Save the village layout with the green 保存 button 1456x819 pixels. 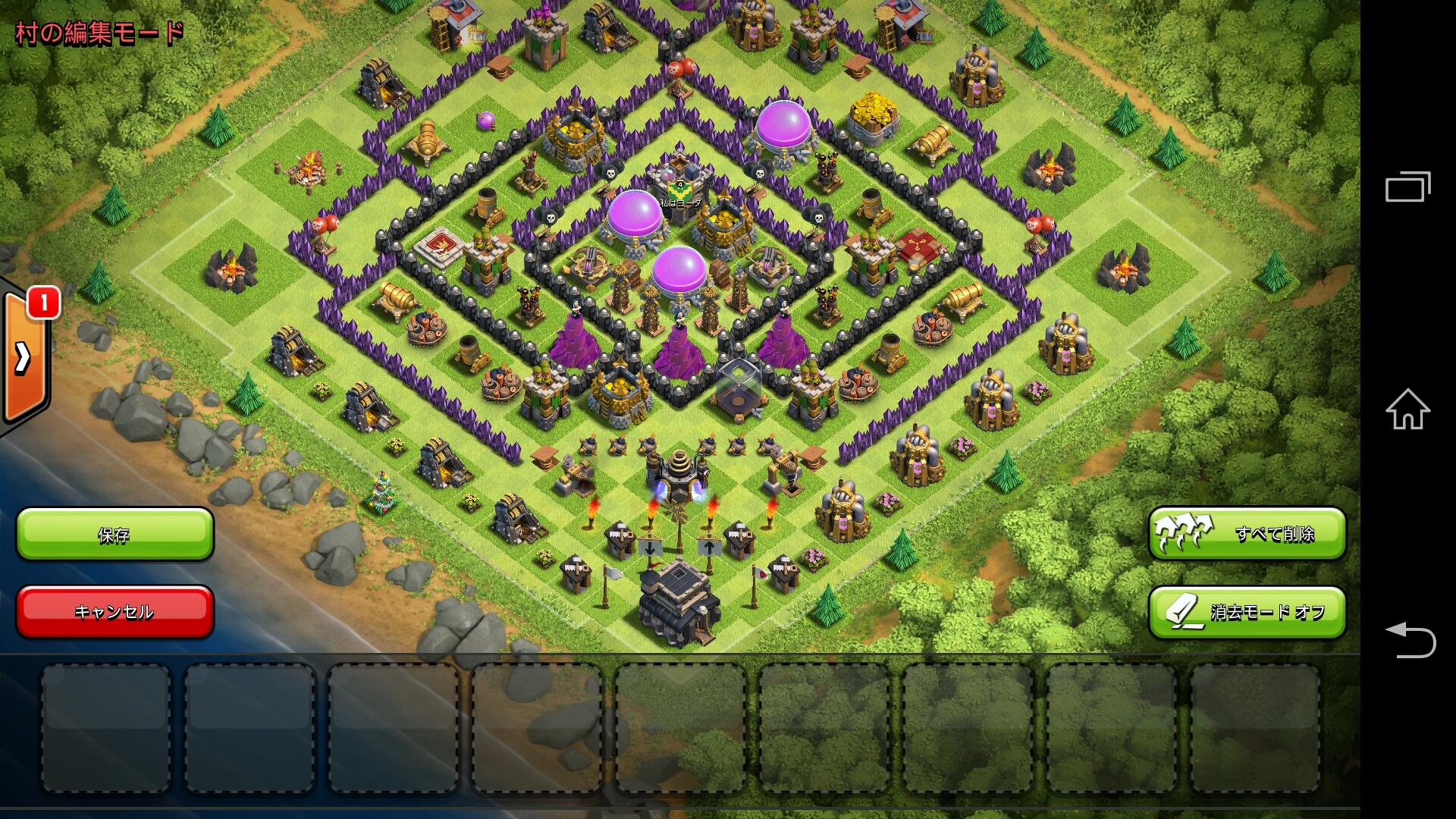(115, 535)
